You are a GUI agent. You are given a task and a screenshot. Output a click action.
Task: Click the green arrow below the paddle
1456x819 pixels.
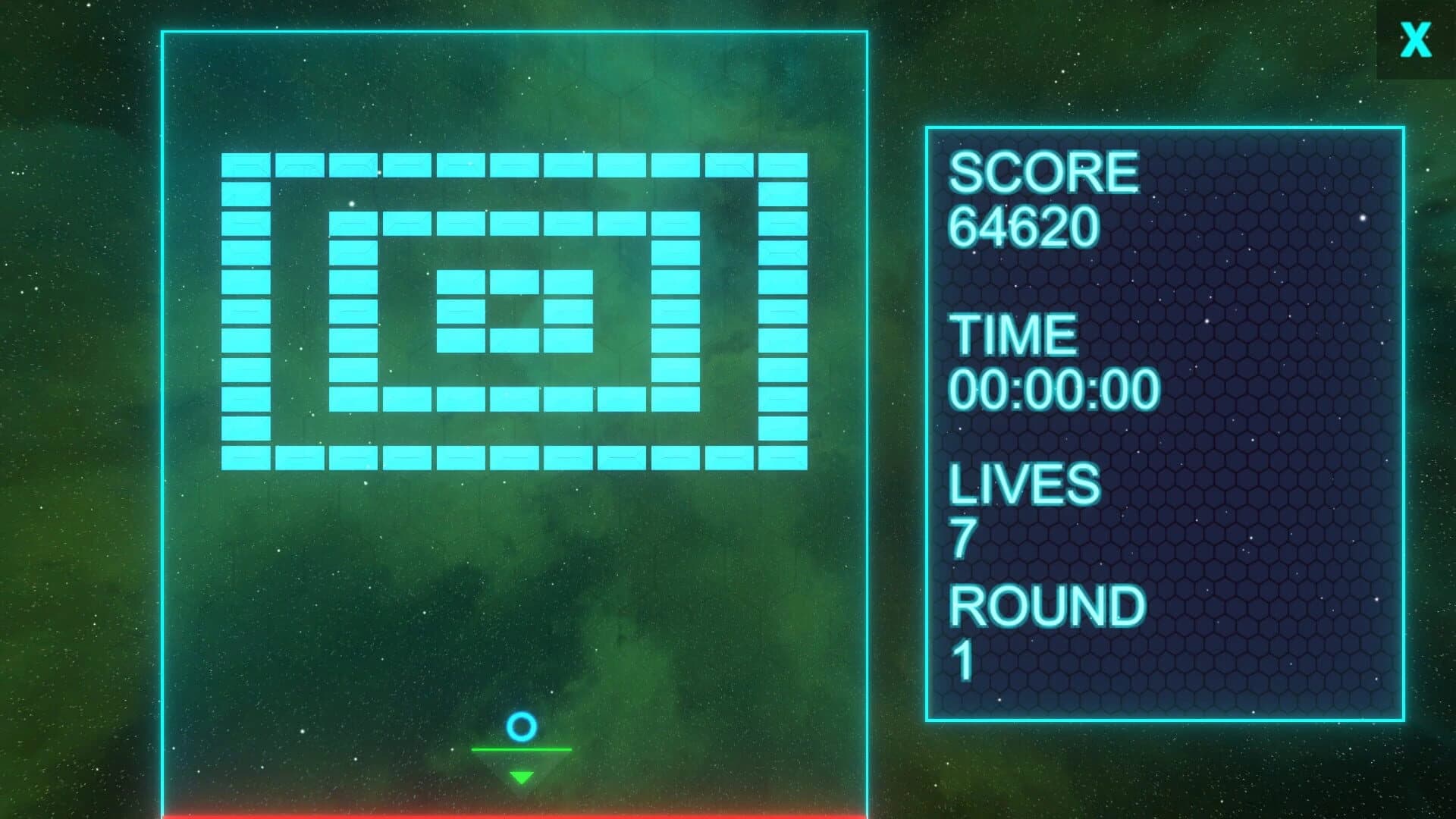(521, 775)
